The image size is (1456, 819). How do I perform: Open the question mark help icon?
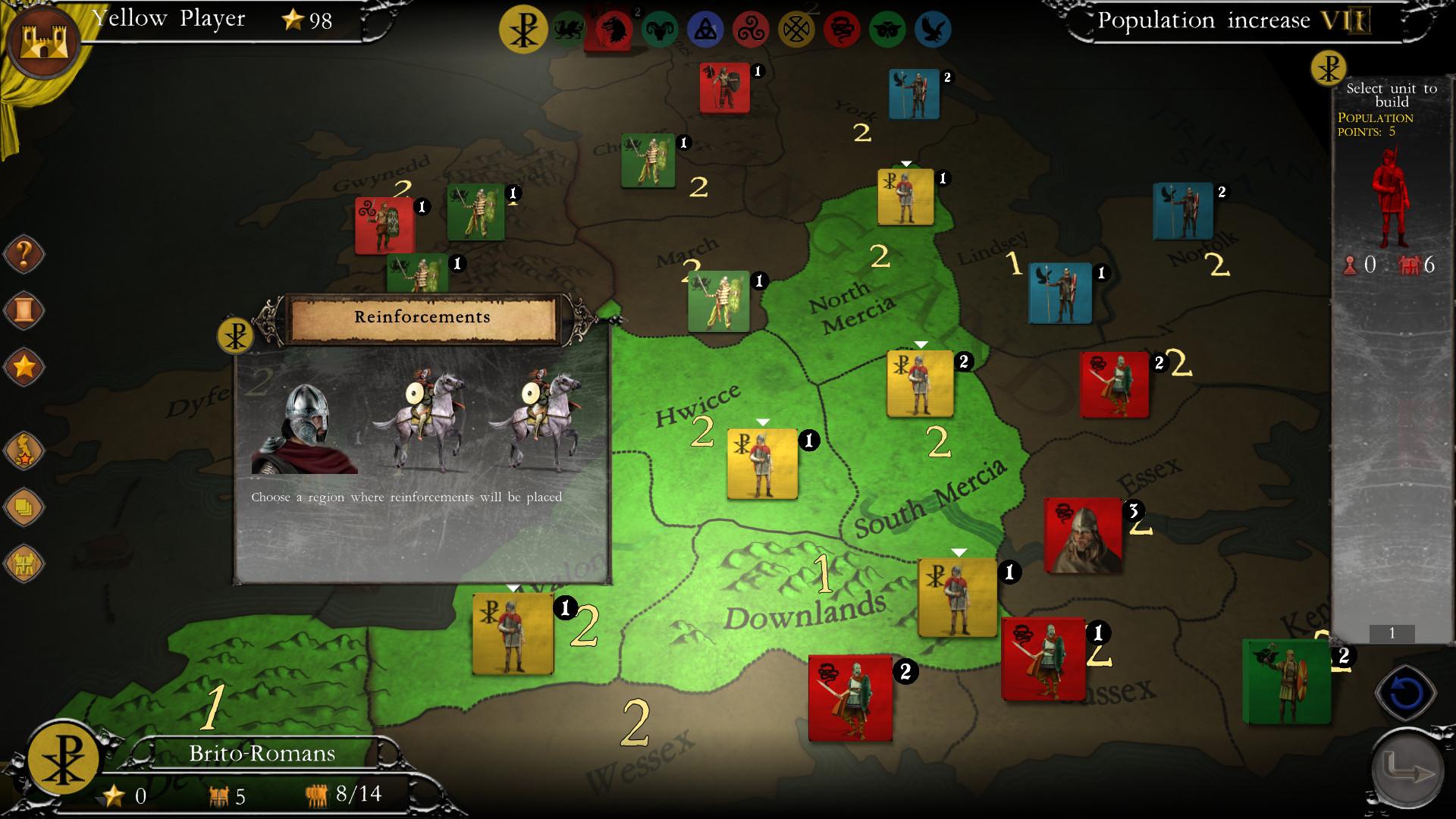pyautogui.click(x=24, y=254)
